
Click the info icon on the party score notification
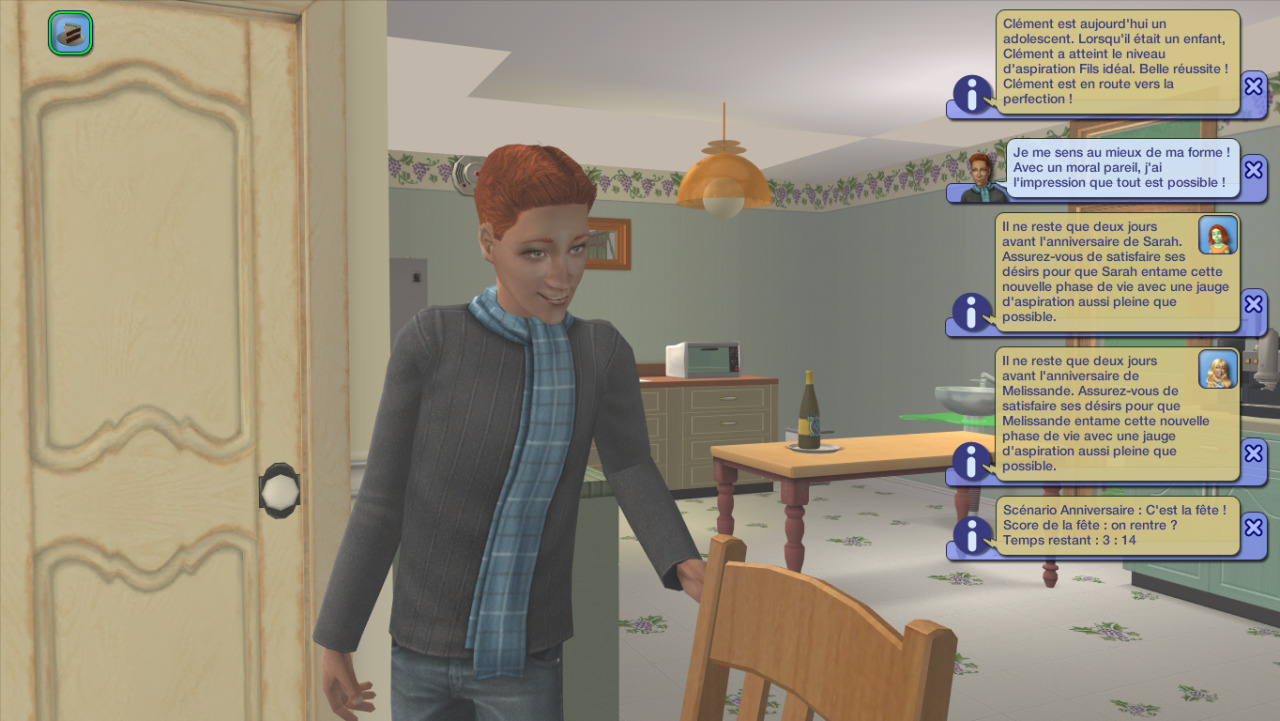coord(972,535)
